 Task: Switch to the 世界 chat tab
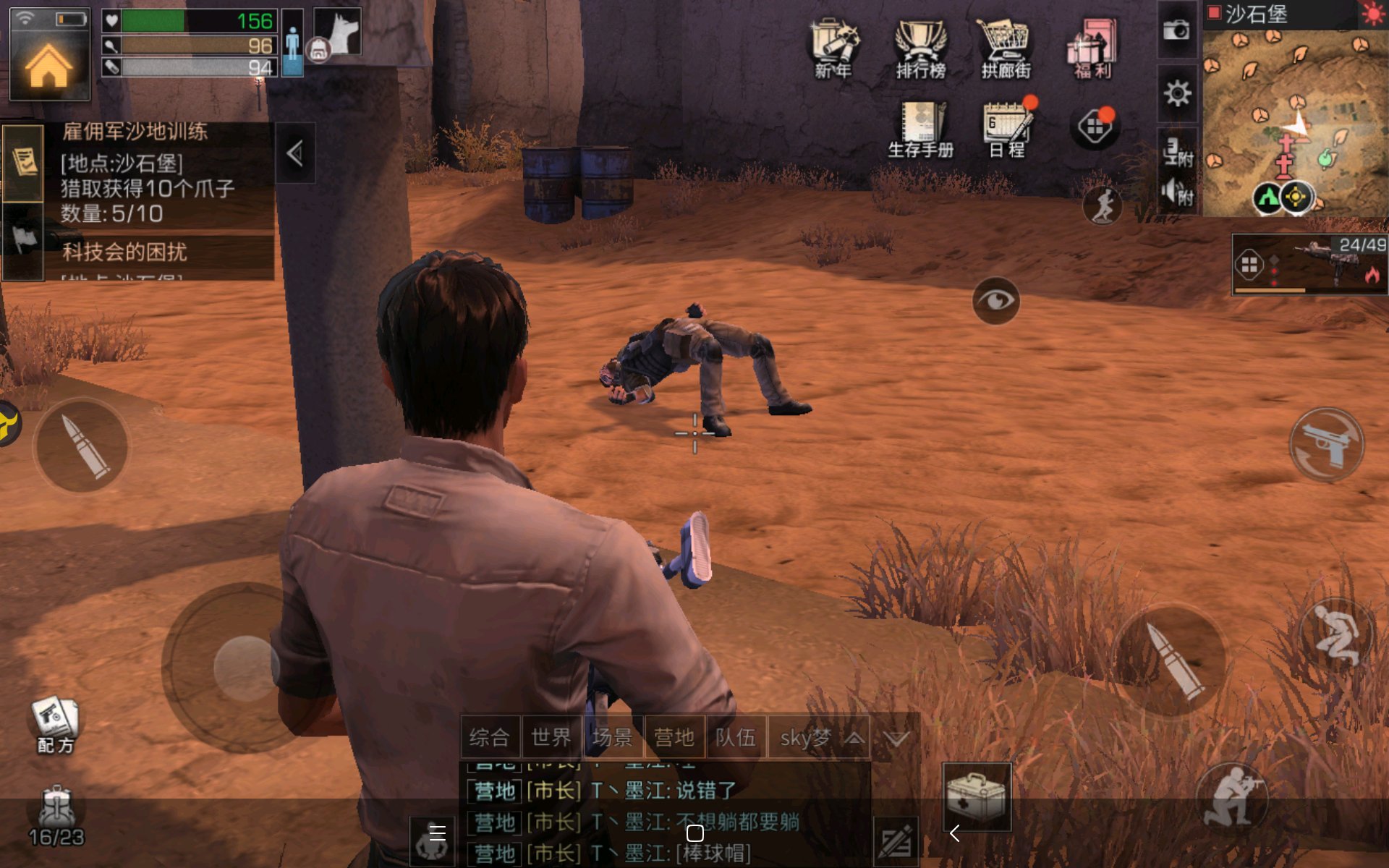pyautogui.click(x=551, y=738)
